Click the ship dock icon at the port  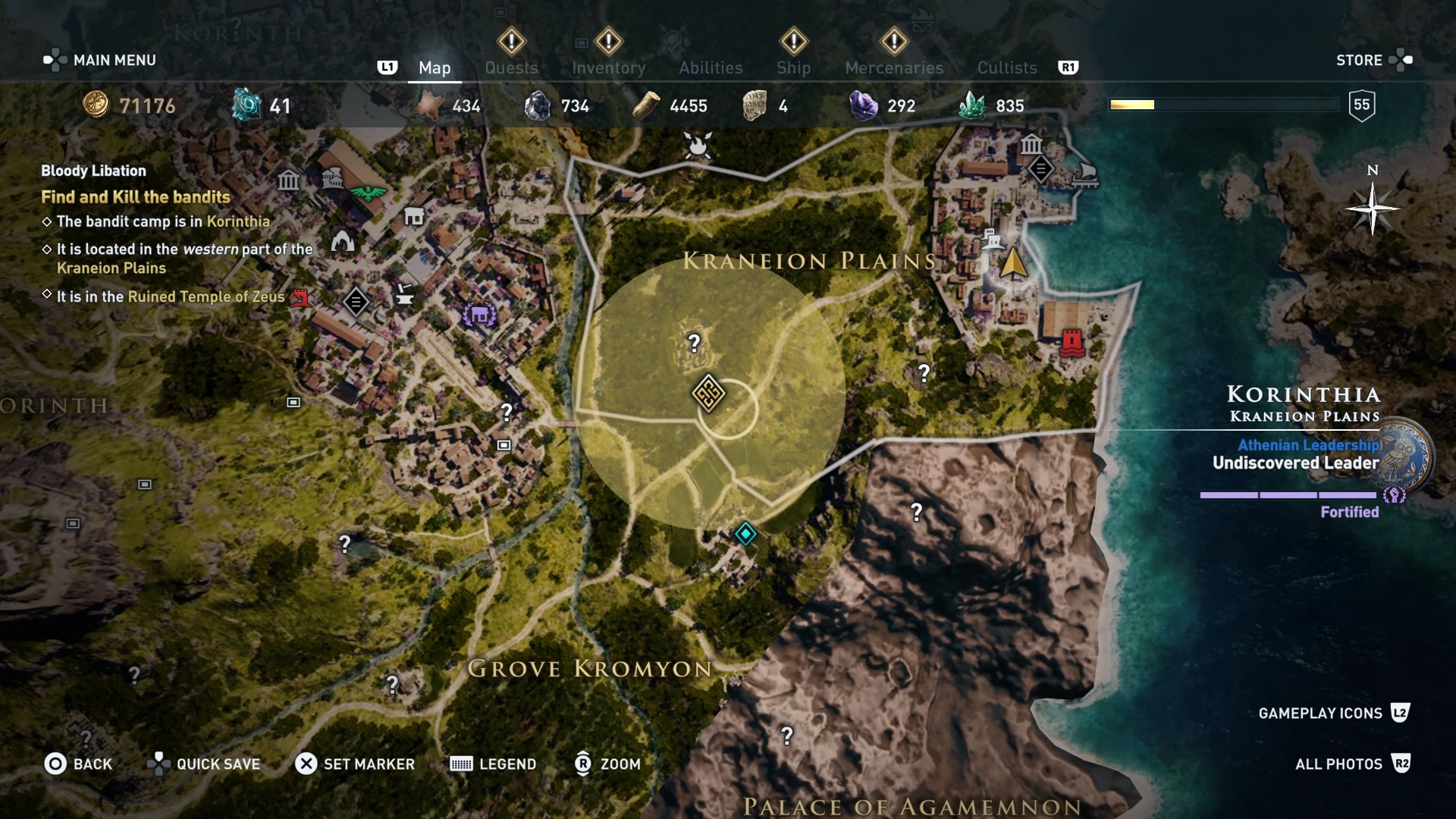click(x=1084, y=174)
